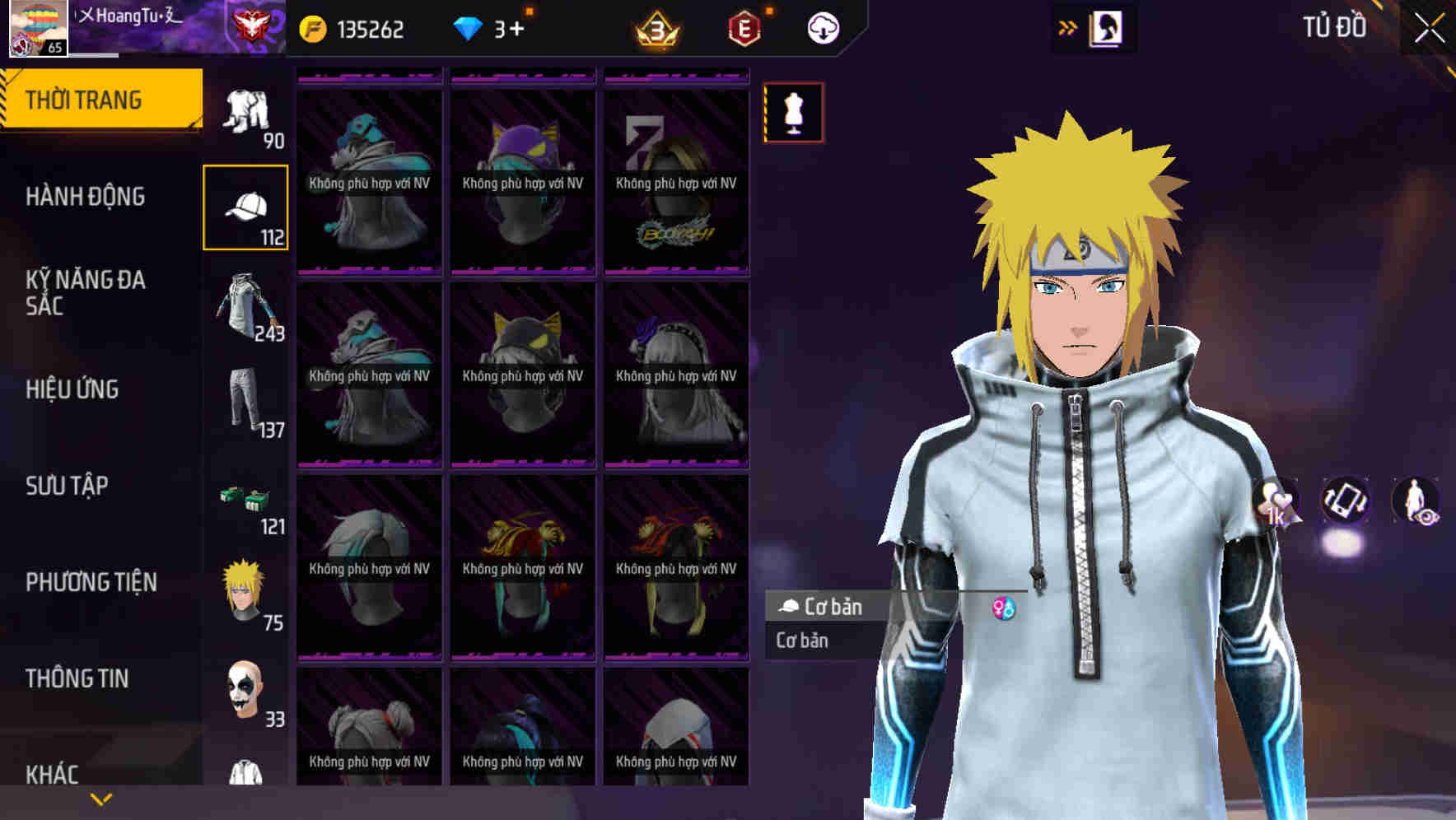The image size is (1456, 820).
Task: Click the Cơ bản equipped hat entry
Action: pyautogui.click(x=824, y=607)
